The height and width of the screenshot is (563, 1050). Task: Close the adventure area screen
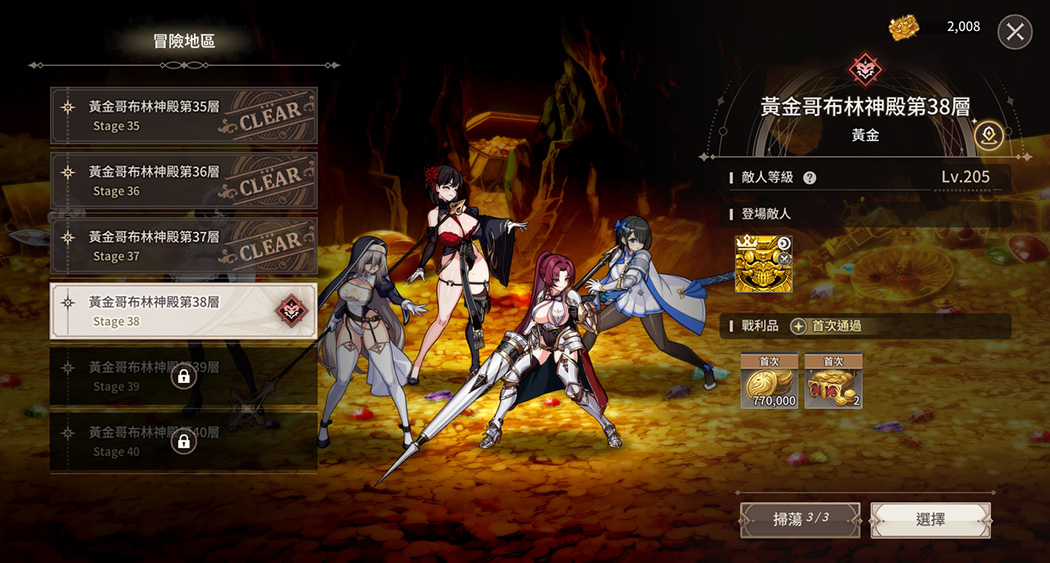point(1015,32)
